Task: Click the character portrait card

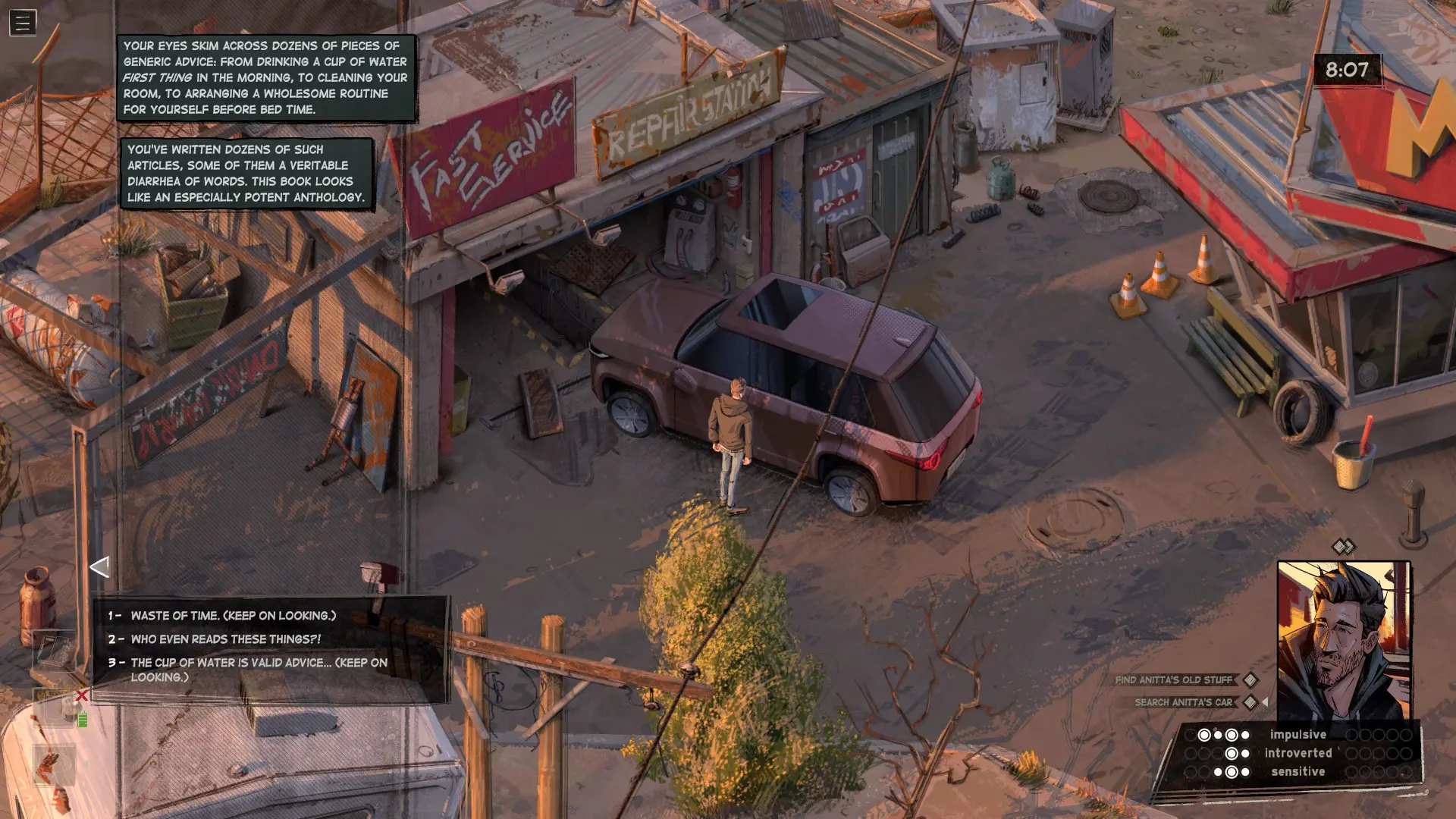Action: (1343, 641)
